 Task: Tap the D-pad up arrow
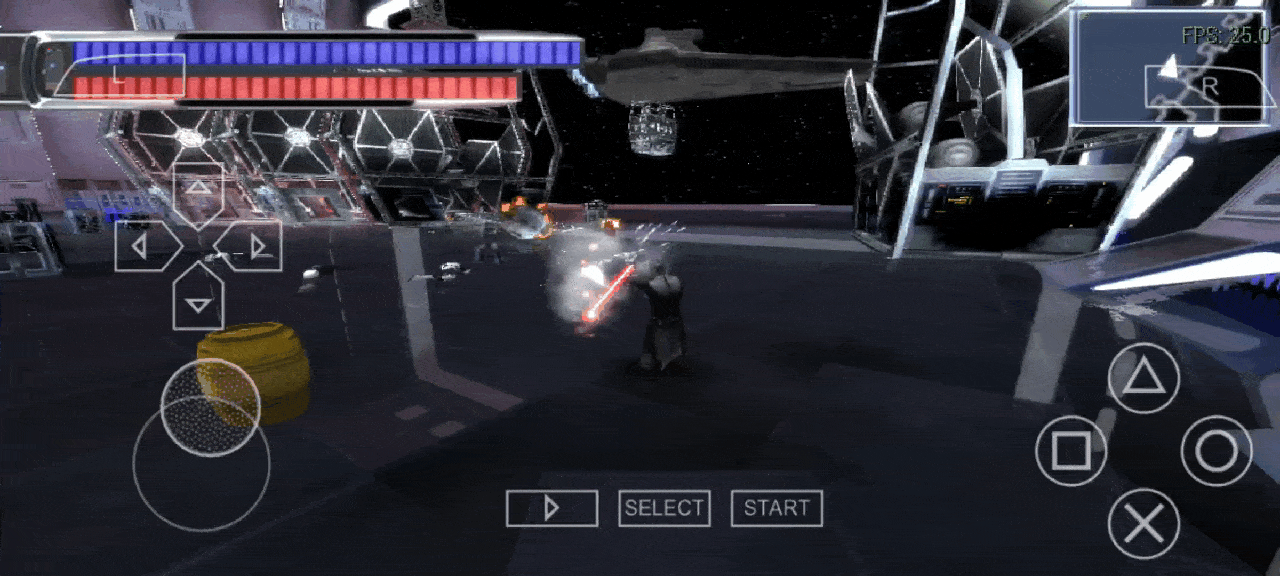tap(199, 192)
